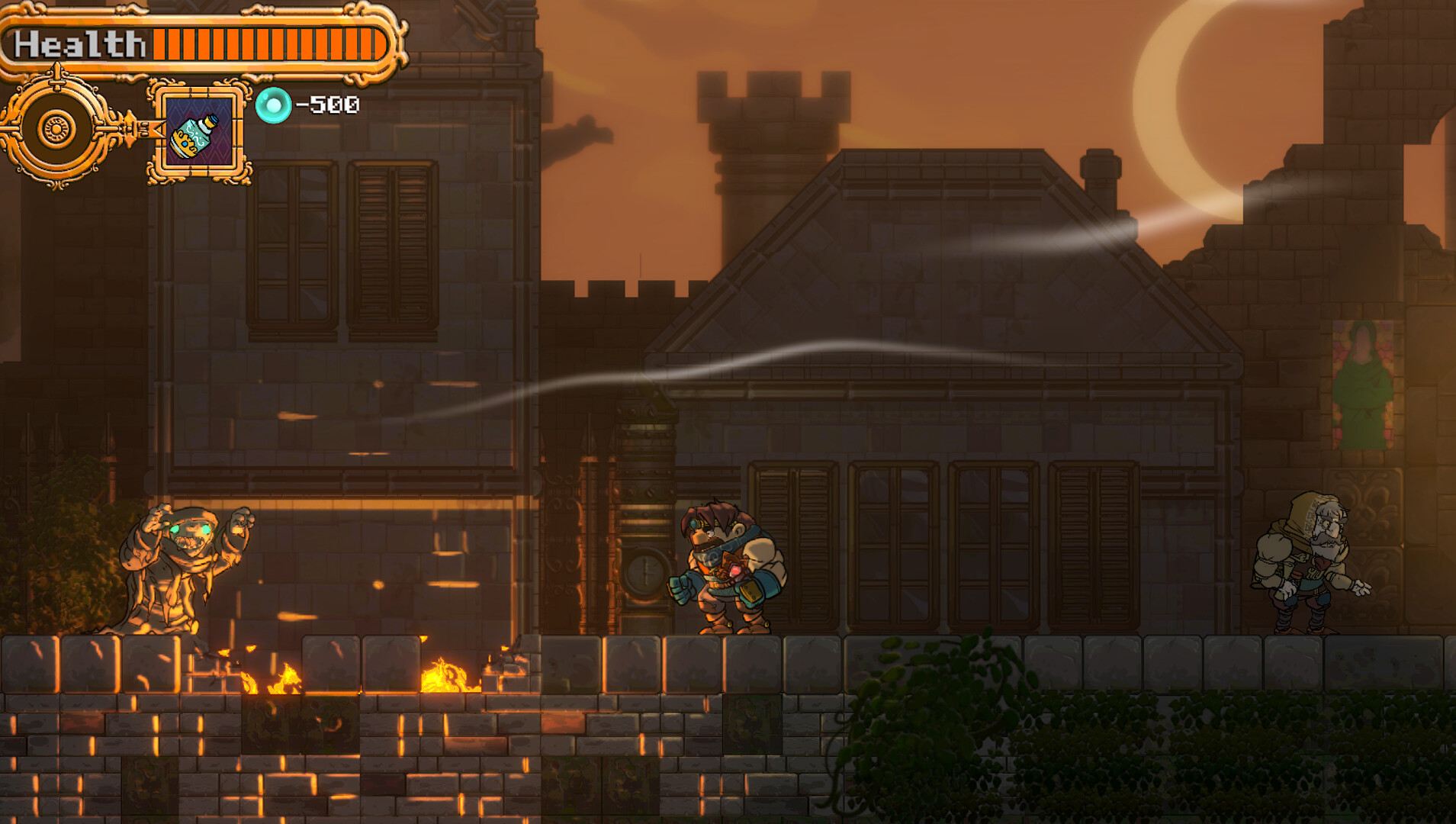Click the flames burning on the wall
The height and width of the screenshot is (824, 1456).
[x=450, y=679]
